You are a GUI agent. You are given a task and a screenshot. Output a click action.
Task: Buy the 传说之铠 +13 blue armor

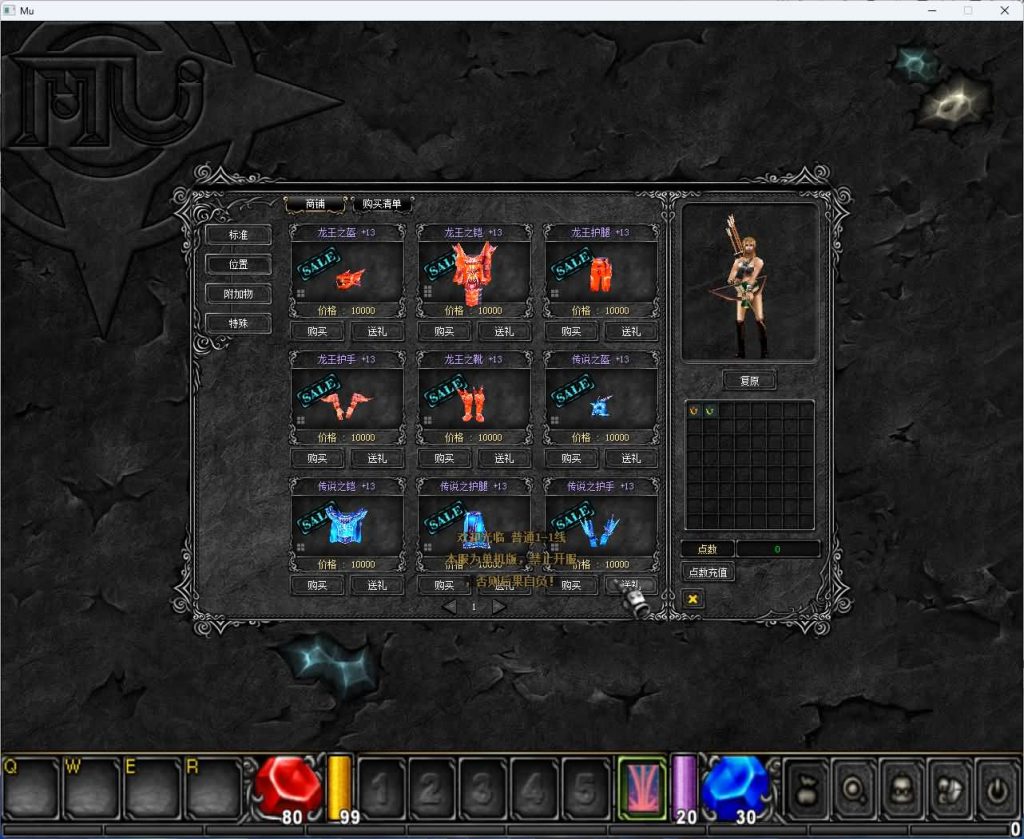pyautogui.click(x=317, y=585)
